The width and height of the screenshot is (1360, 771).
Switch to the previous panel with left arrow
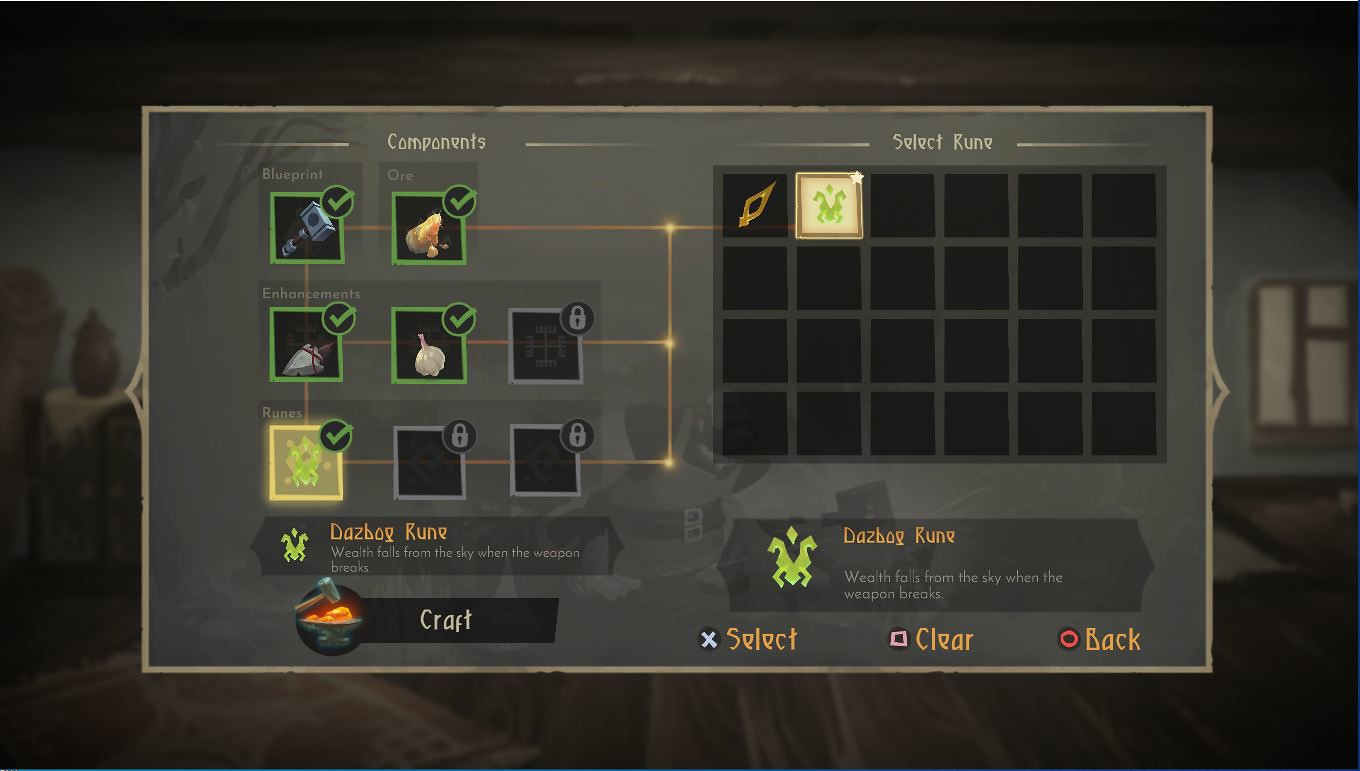pyautogui.click(x=135, y=390)
